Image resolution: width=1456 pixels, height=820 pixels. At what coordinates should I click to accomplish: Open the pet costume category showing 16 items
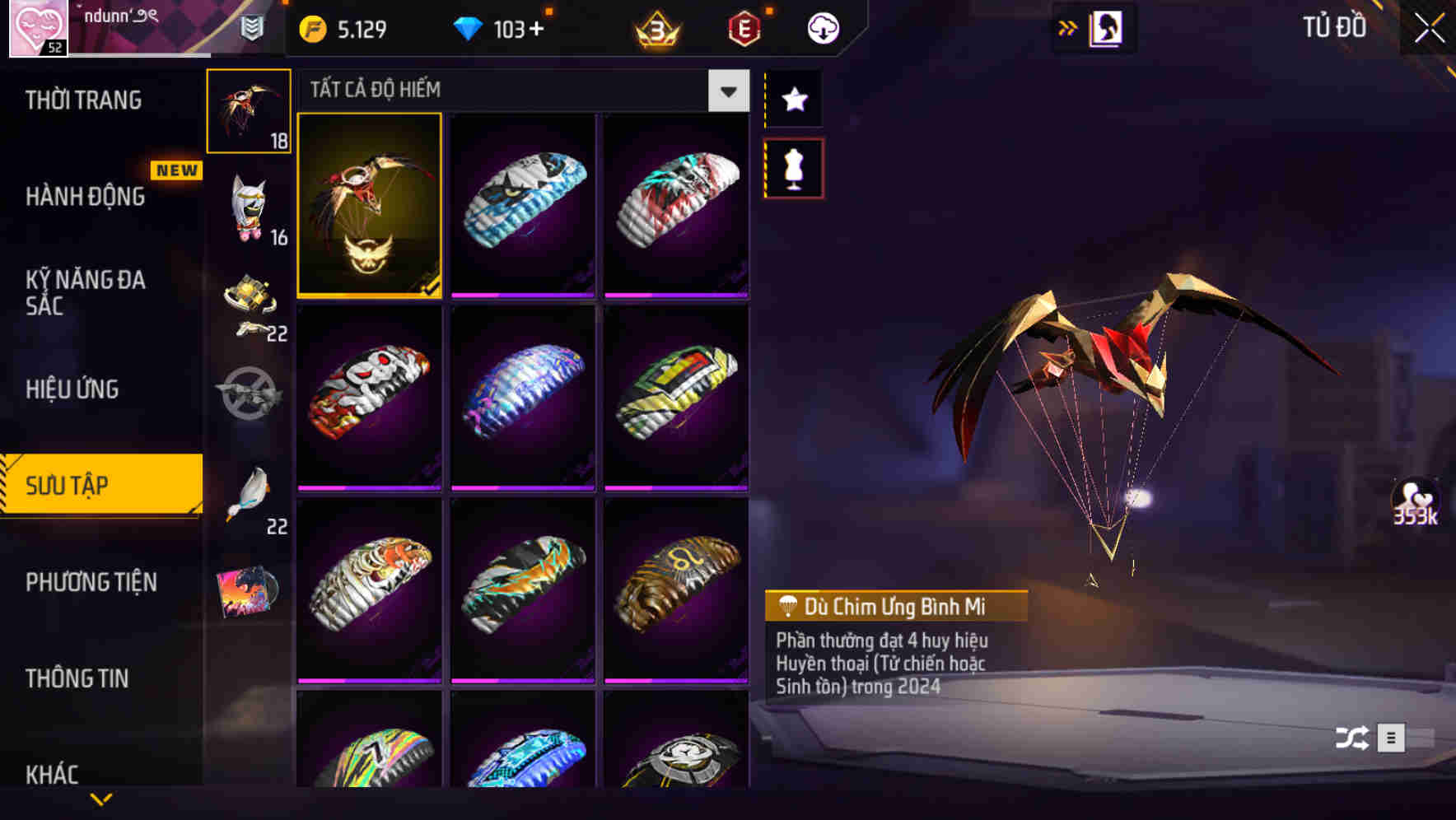(249, 210)
